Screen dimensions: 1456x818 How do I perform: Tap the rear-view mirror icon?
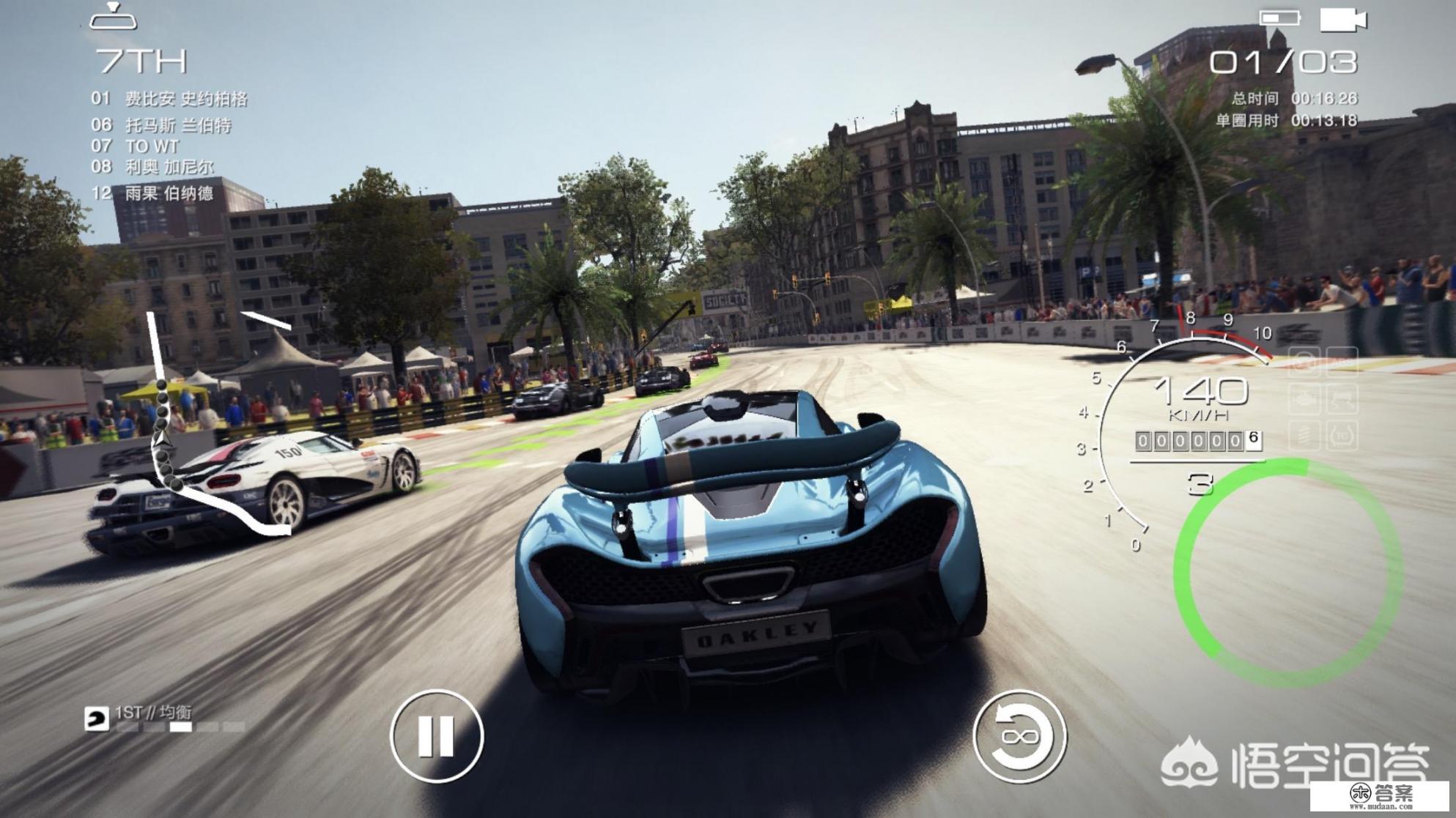[x=113, y=18]
